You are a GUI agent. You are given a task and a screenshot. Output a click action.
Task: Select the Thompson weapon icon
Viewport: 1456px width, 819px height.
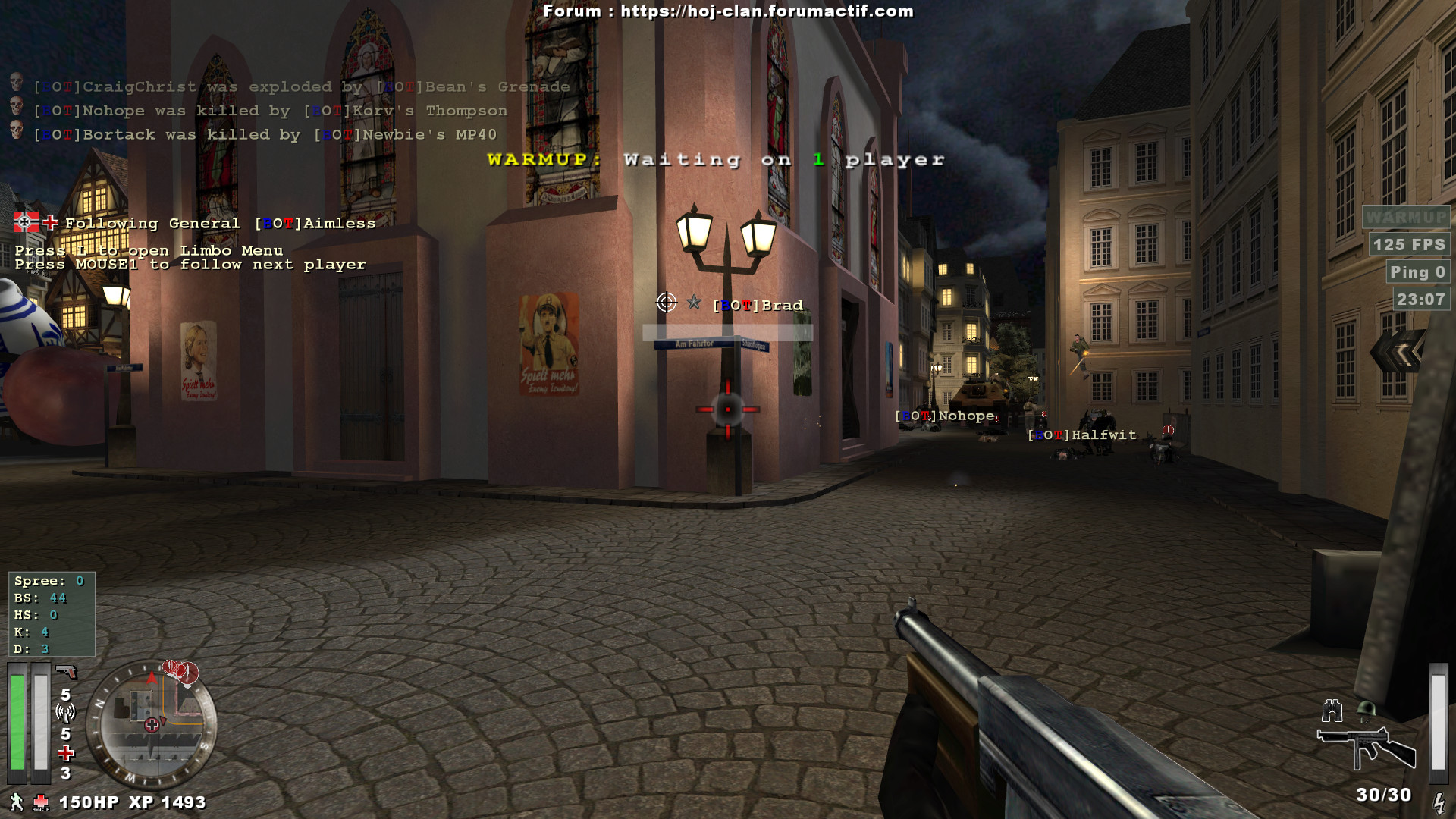tap(1366, 747)
